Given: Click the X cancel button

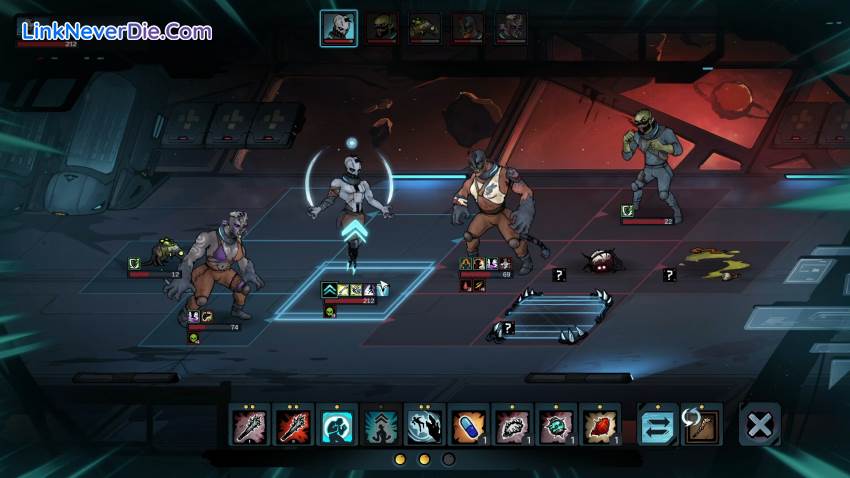Looking at the screenshot, I should (x=759, y=426).
